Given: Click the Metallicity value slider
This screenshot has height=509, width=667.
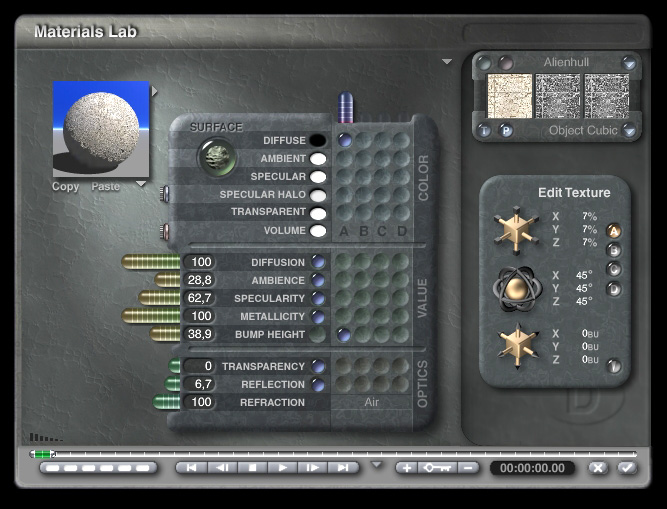Looking at the screenshot, I should click(x=150, y=316).
